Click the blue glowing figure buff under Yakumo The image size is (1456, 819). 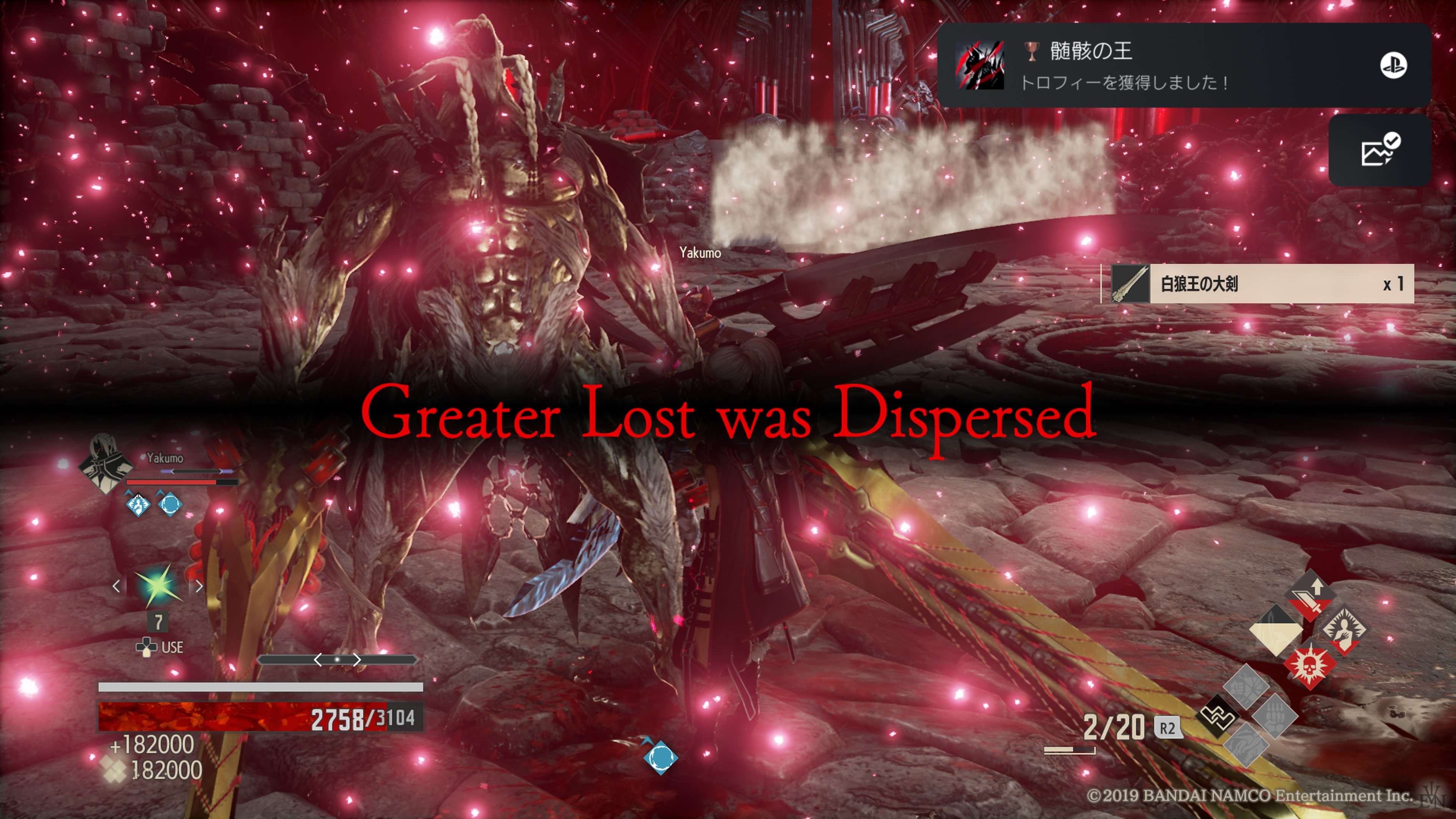tap(138, 504)
